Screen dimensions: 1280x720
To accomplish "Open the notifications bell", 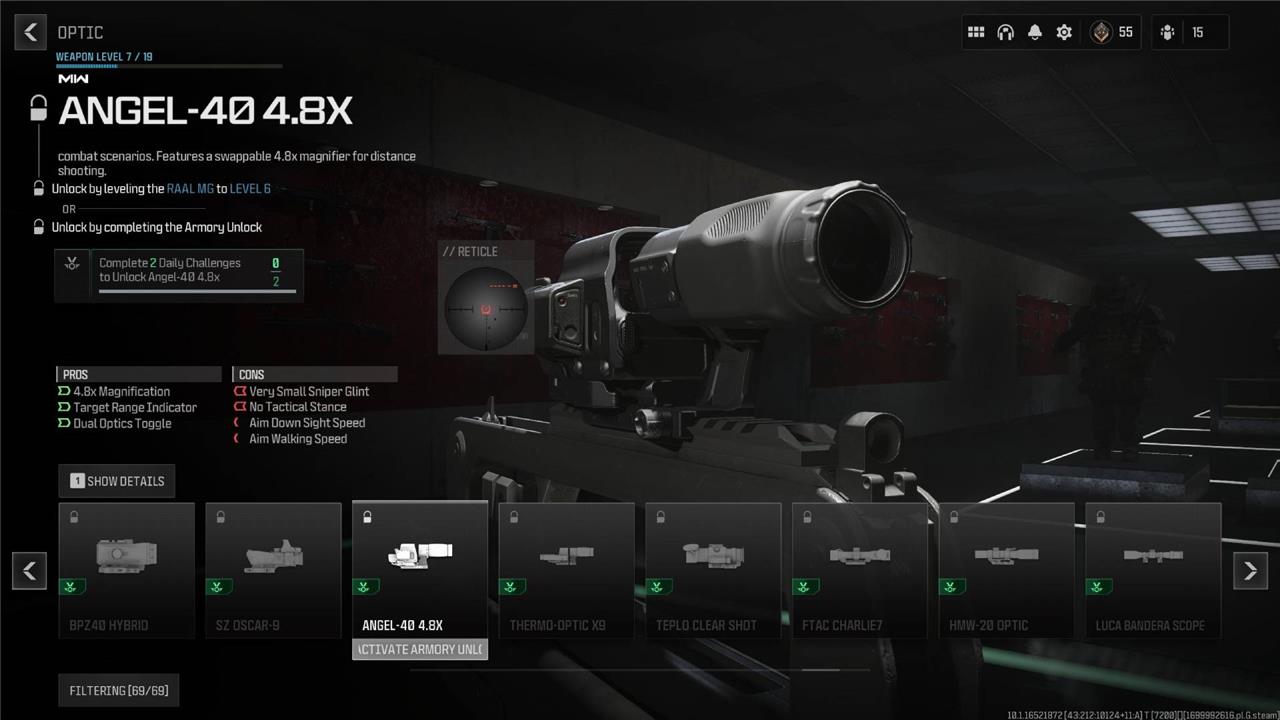I will (x=1035, y=32).
